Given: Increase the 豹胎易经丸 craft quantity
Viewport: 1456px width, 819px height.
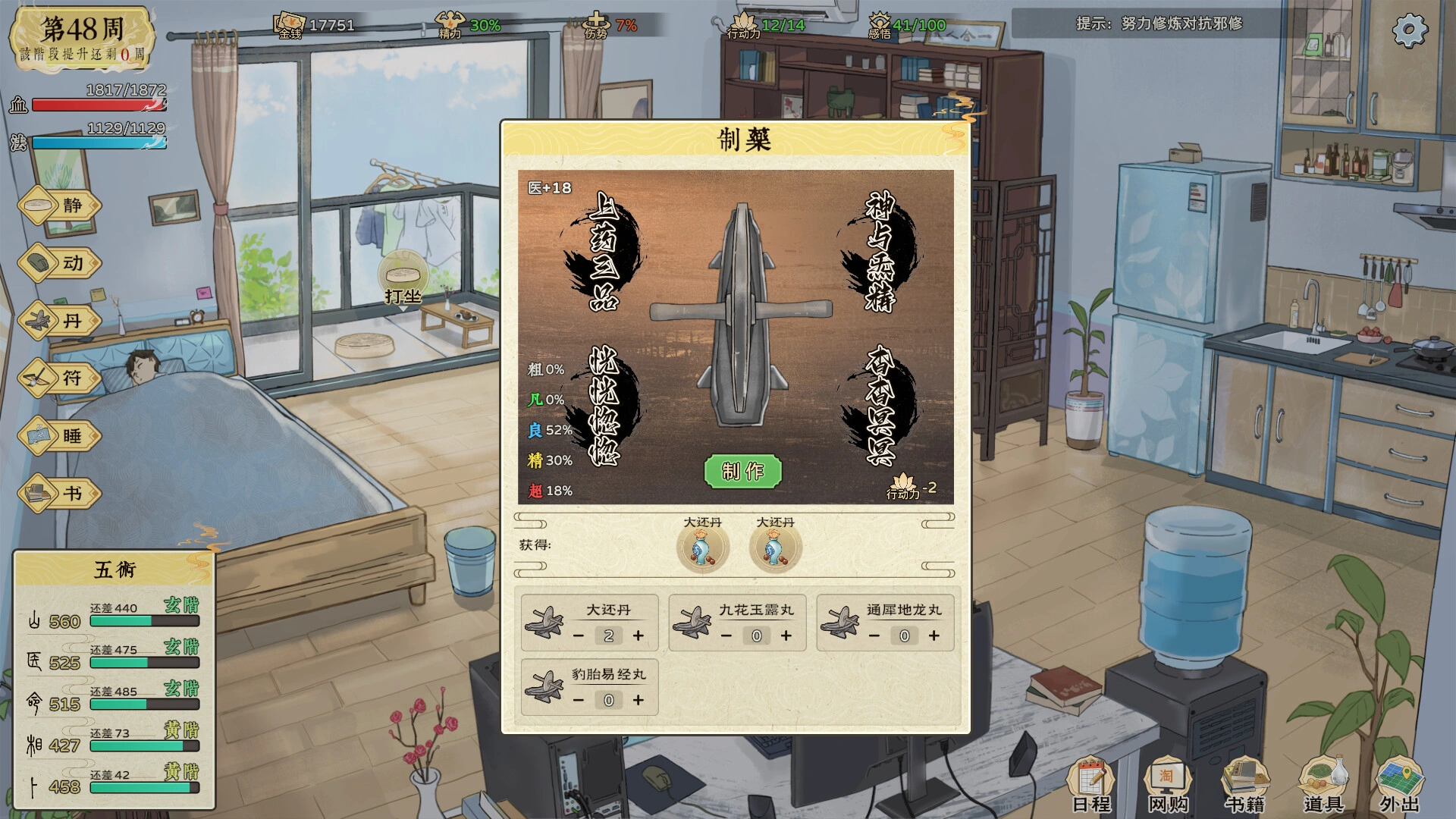Looking at the screenshot, I should [x=637, y=701].
